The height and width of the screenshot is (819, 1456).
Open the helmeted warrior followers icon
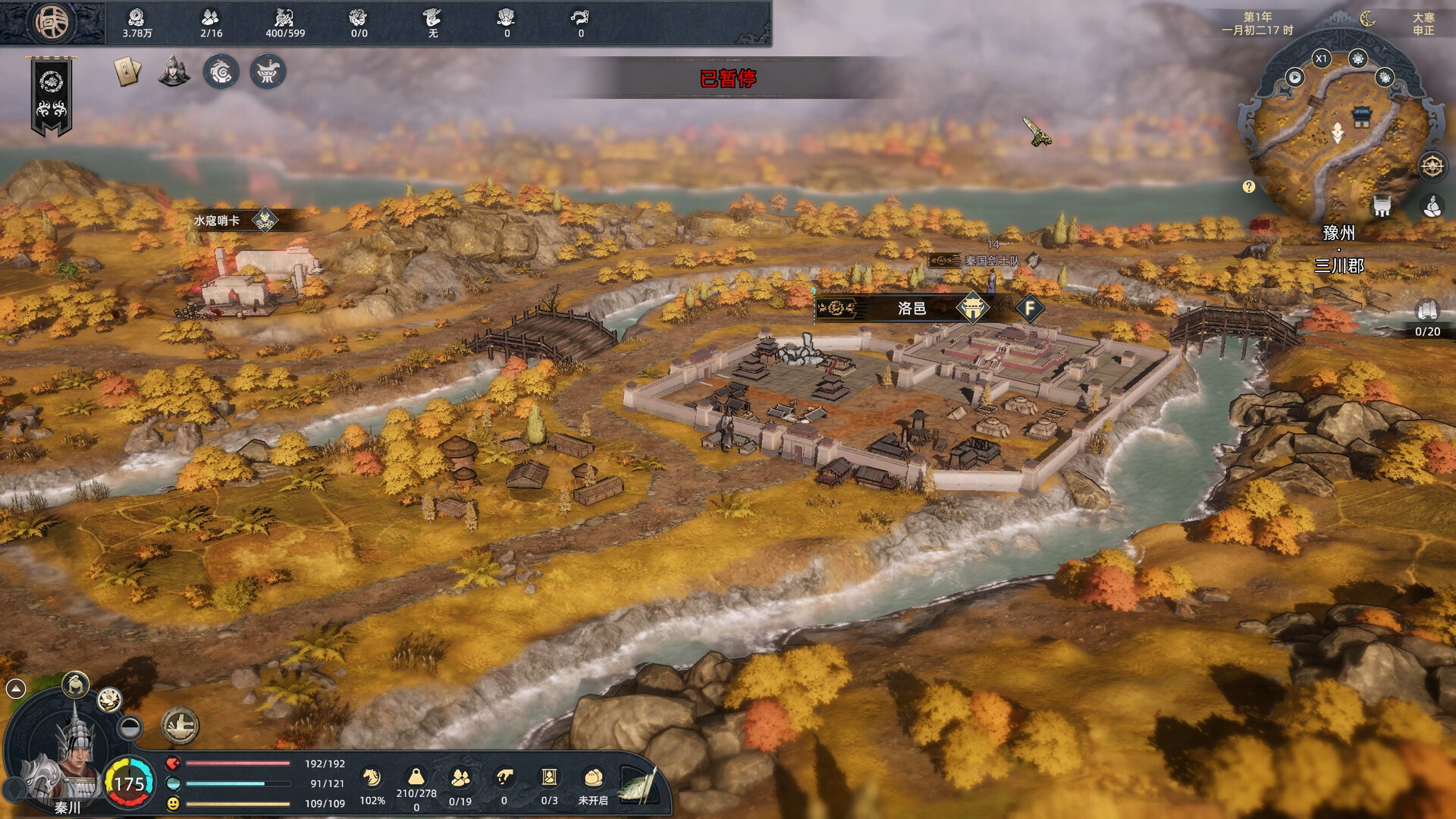click(x=174, y=72)
